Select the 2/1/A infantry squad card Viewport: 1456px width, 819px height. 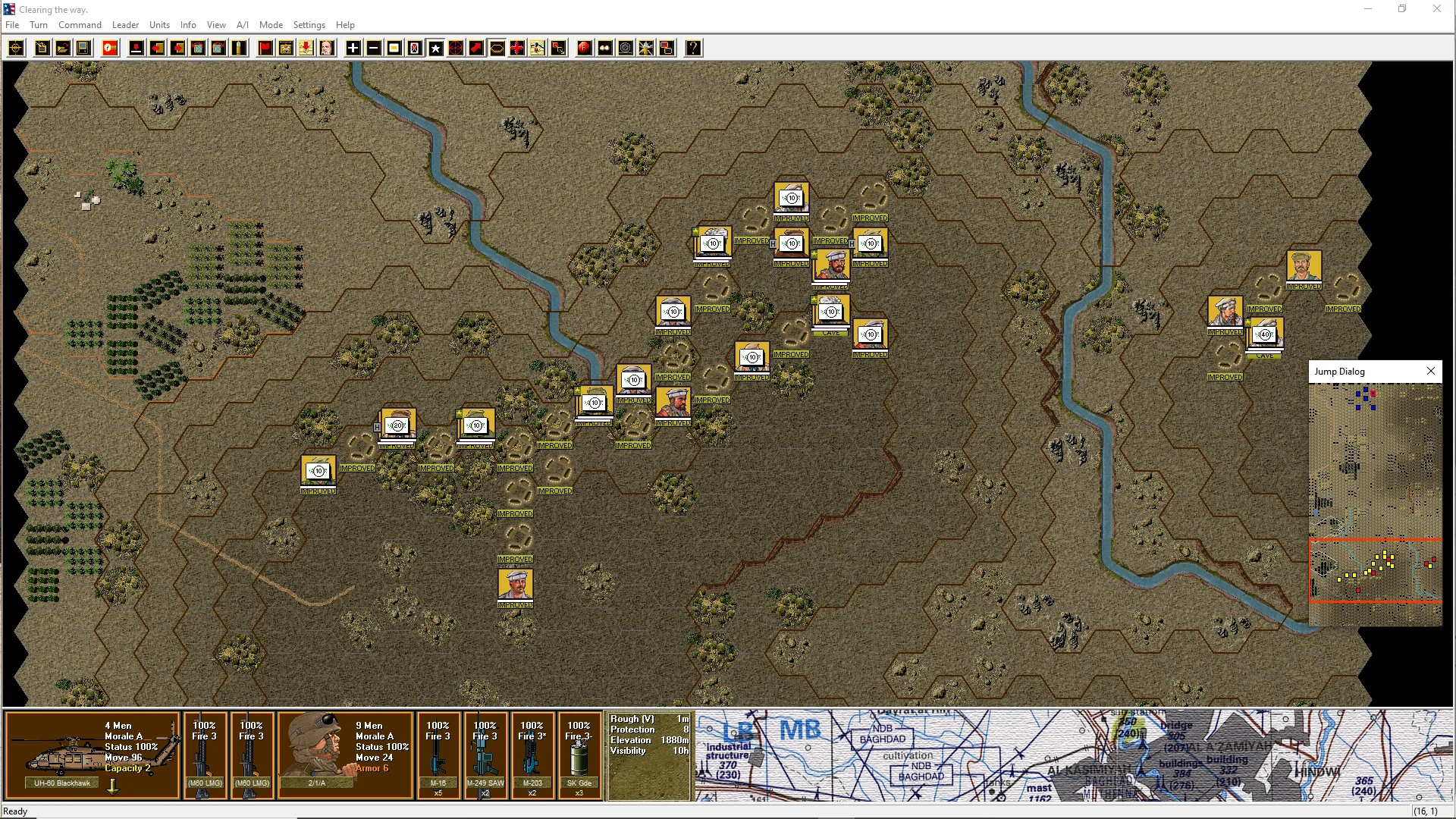click(x=345, y=755)
